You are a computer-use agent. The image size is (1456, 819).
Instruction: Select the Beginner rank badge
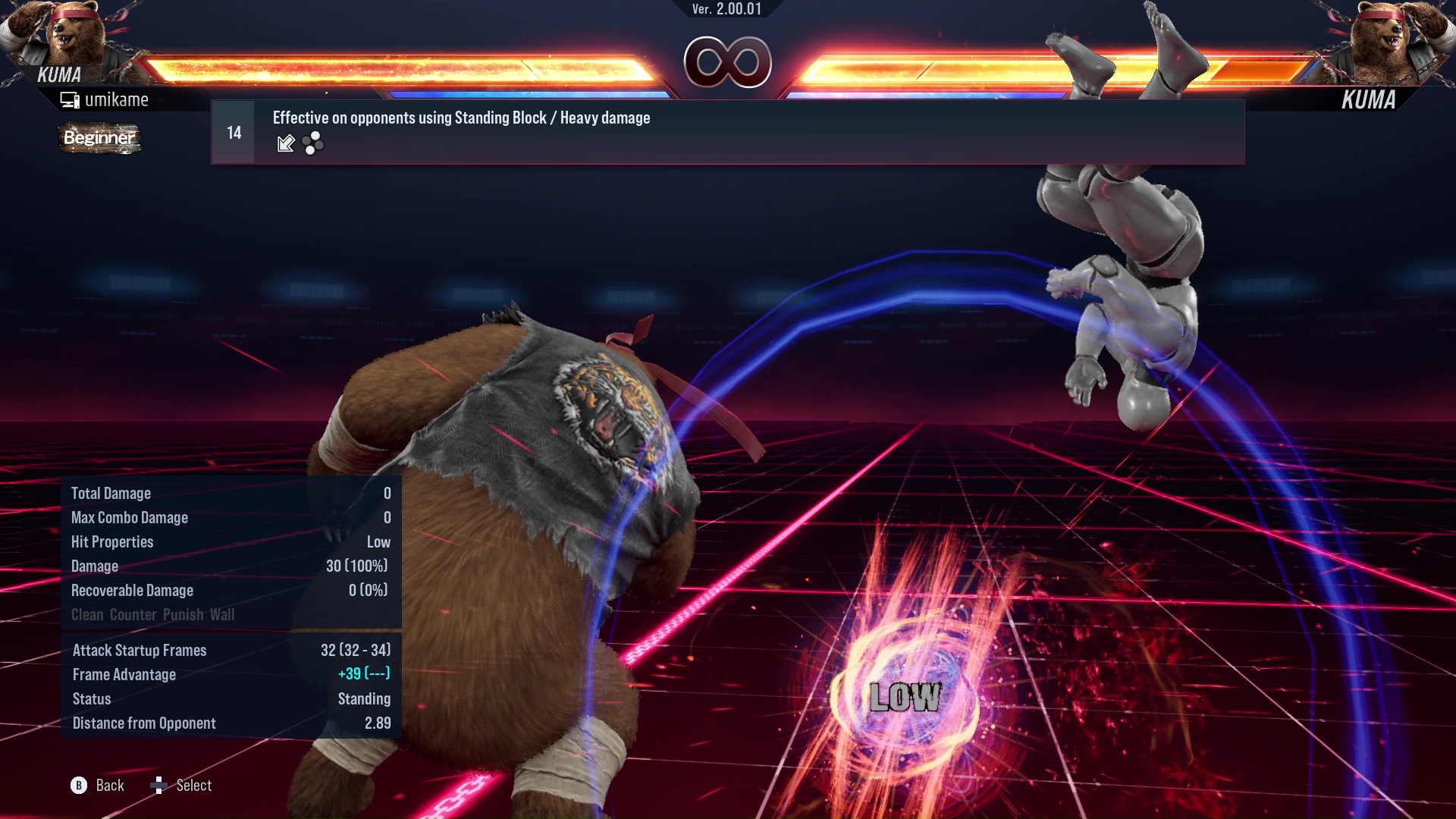pos(99,139)
